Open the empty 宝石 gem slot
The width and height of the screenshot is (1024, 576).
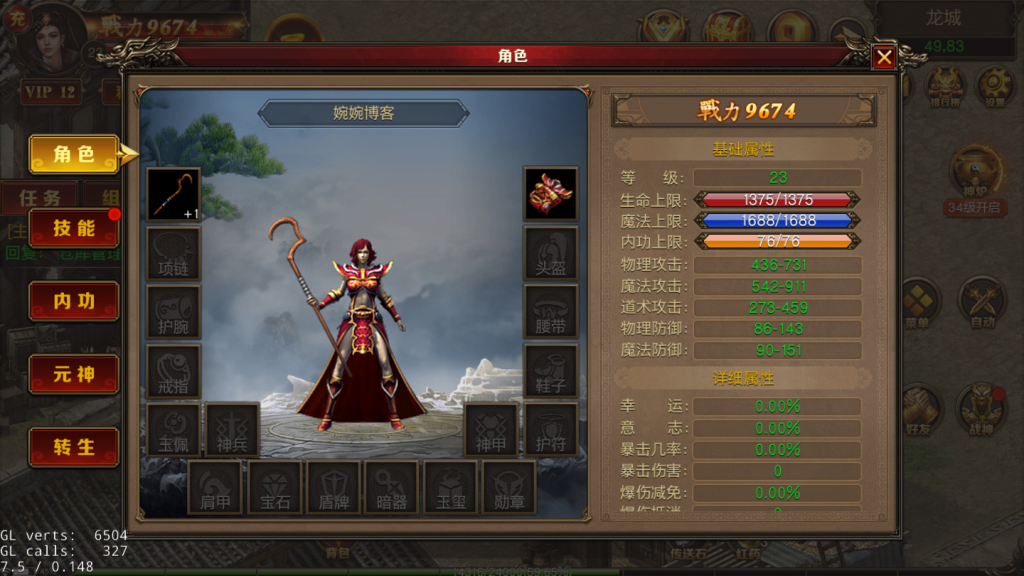pos(275,487)
